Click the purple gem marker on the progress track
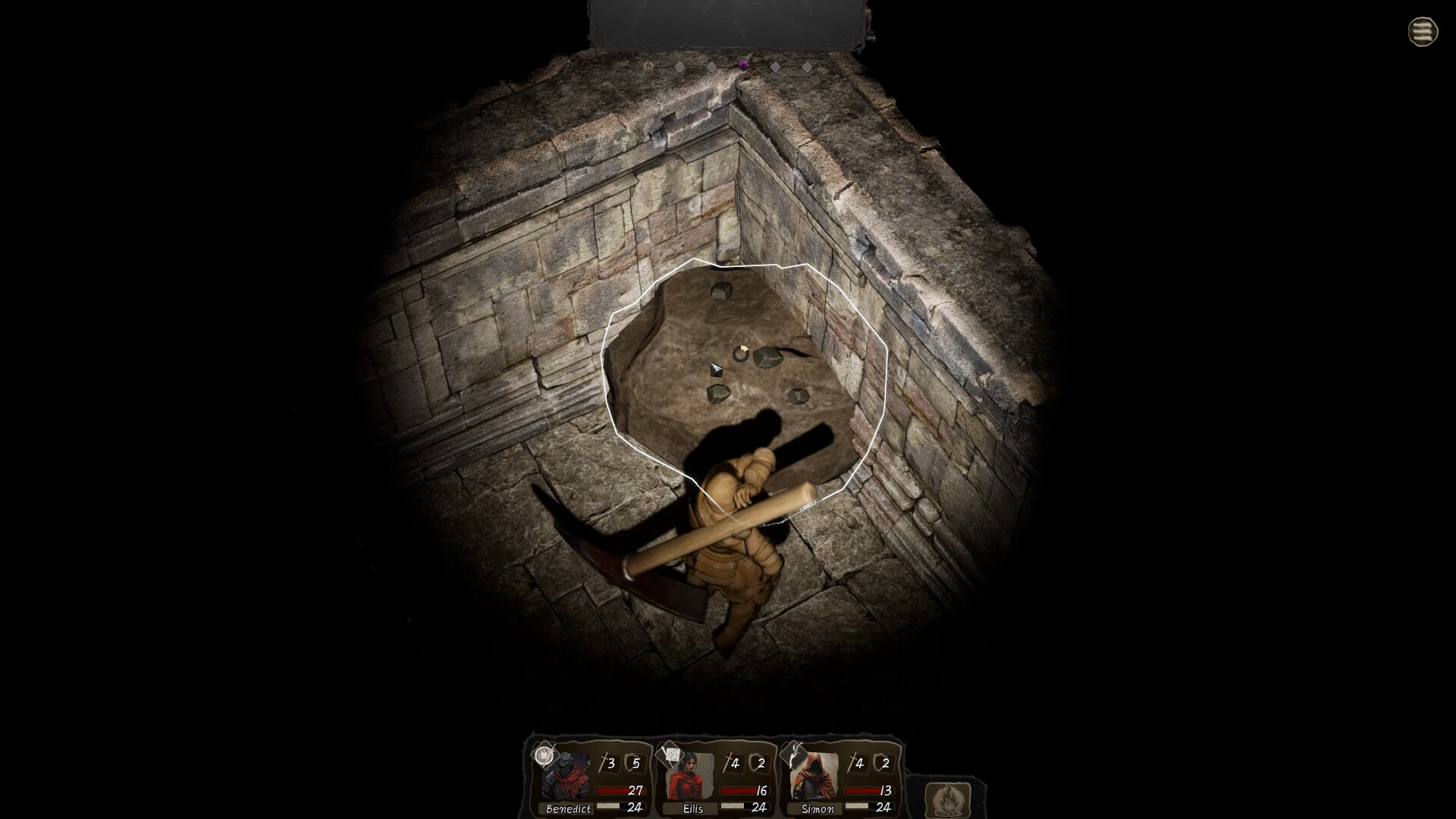Viewport: 1456px width, 819px height. point(743,66)
